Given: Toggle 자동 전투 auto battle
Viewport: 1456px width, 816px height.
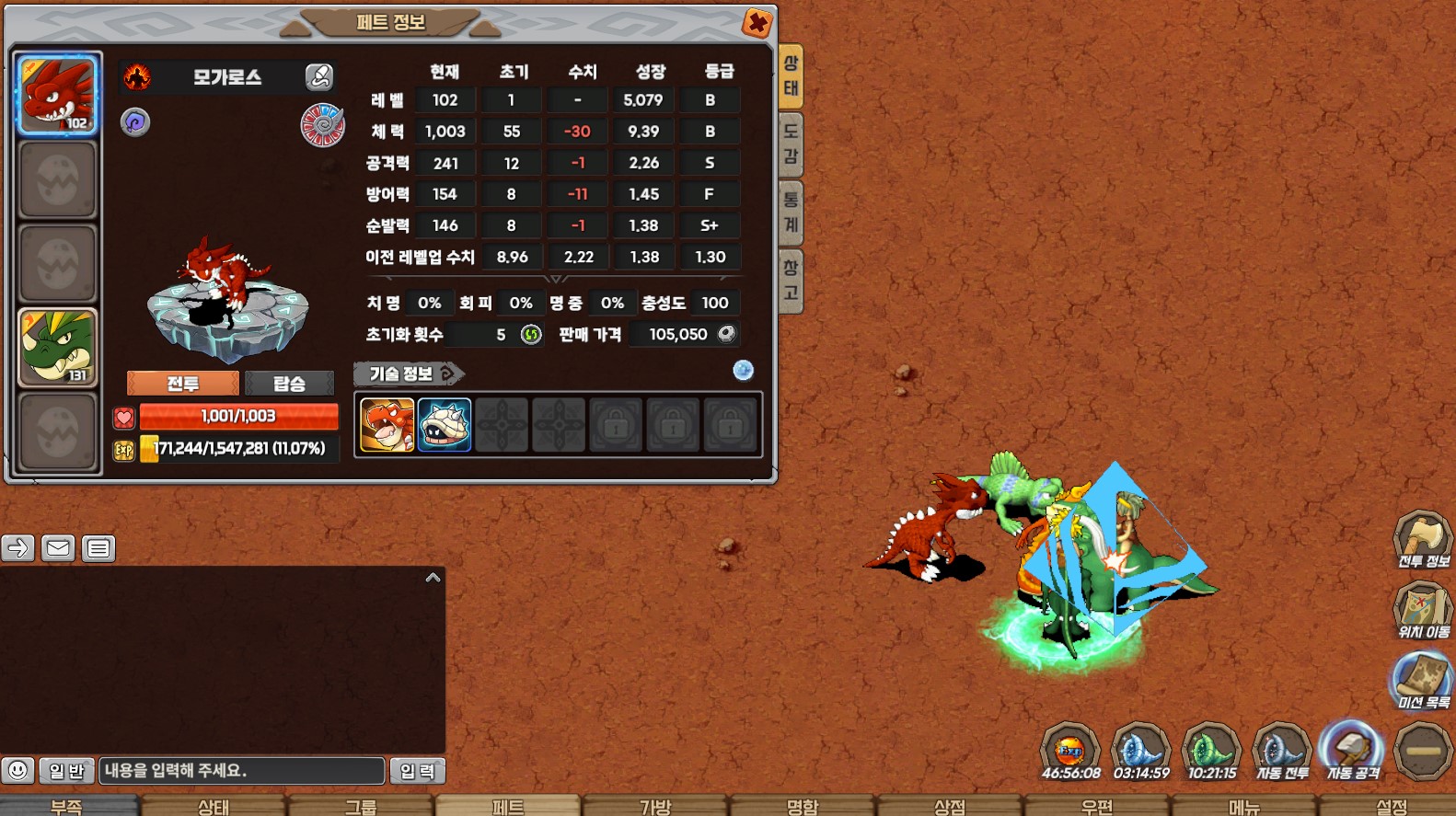Looking at the screenshot, I should tap(1282, 751).
